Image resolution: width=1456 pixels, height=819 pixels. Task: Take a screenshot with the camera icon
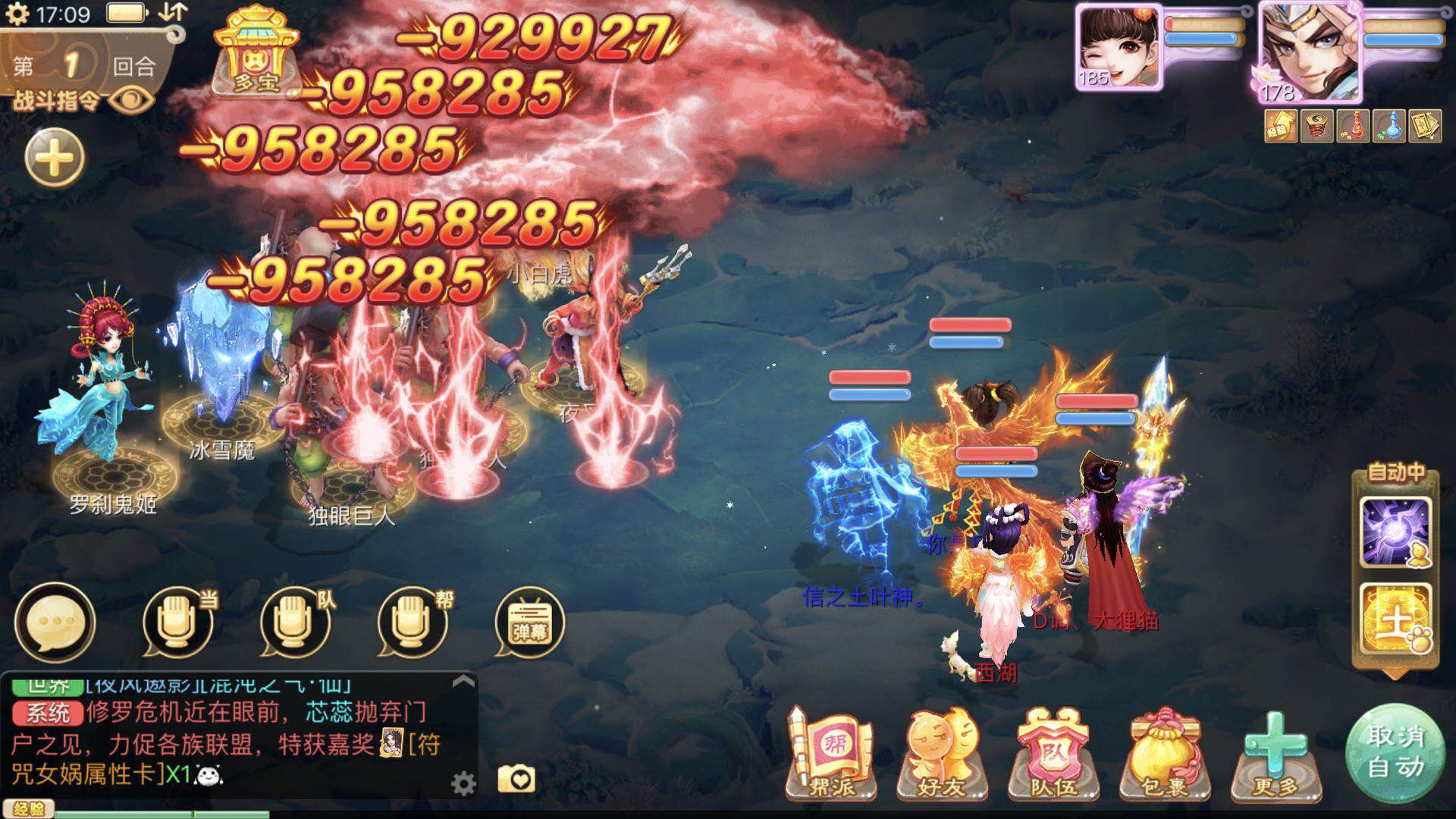click(x=516, y=779)
